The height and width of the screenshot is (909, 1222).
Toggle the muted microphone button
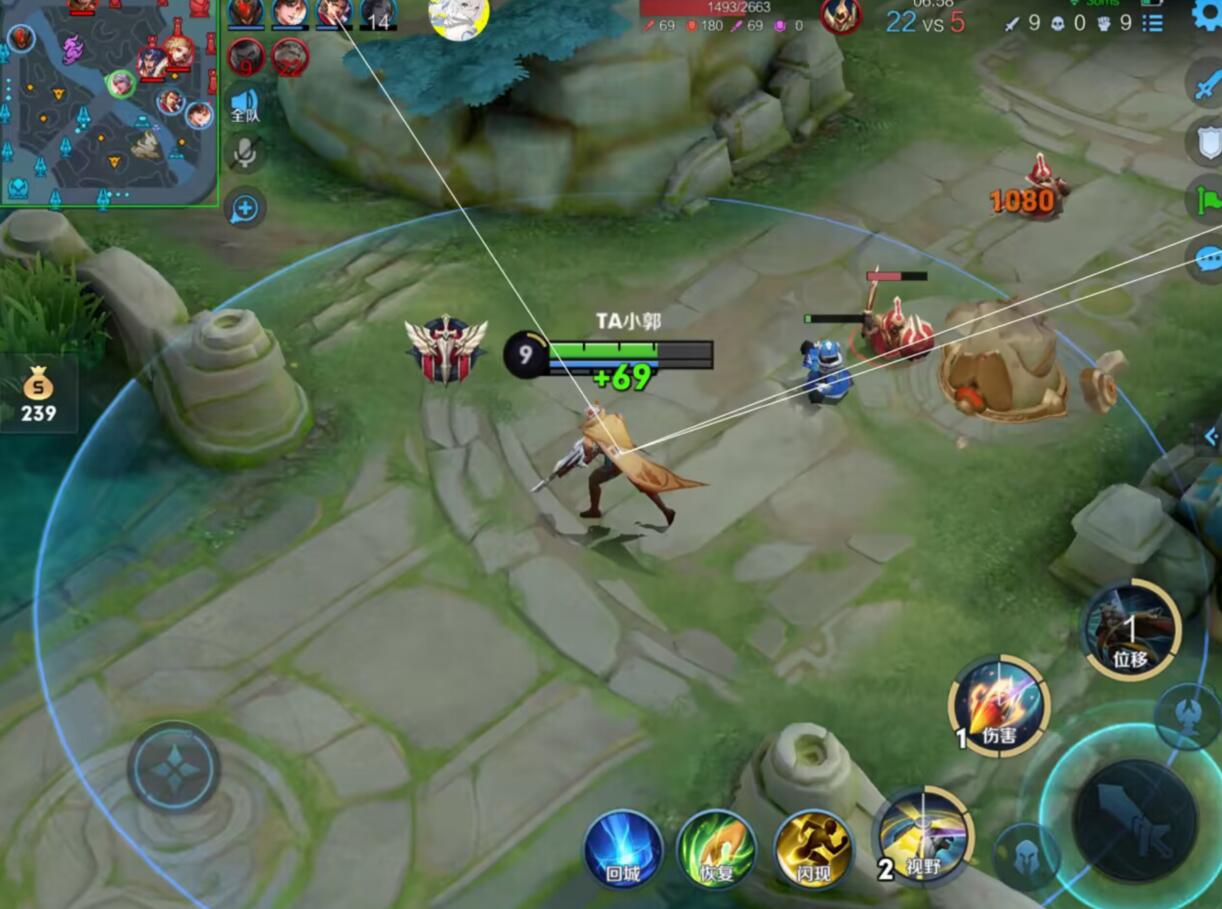[244, 153]
